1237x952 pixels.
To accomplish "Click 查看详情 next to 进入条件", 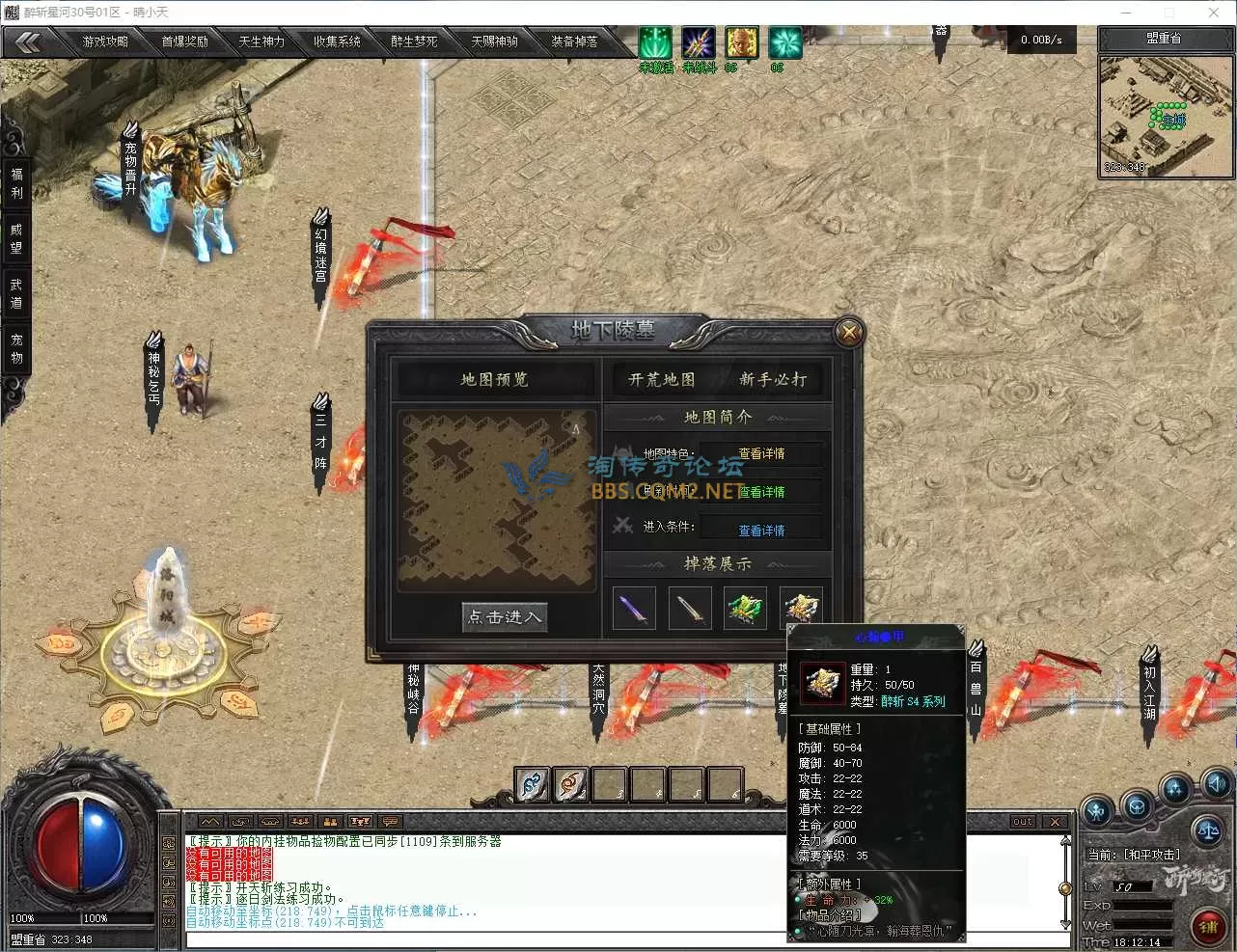I will 762,529.
